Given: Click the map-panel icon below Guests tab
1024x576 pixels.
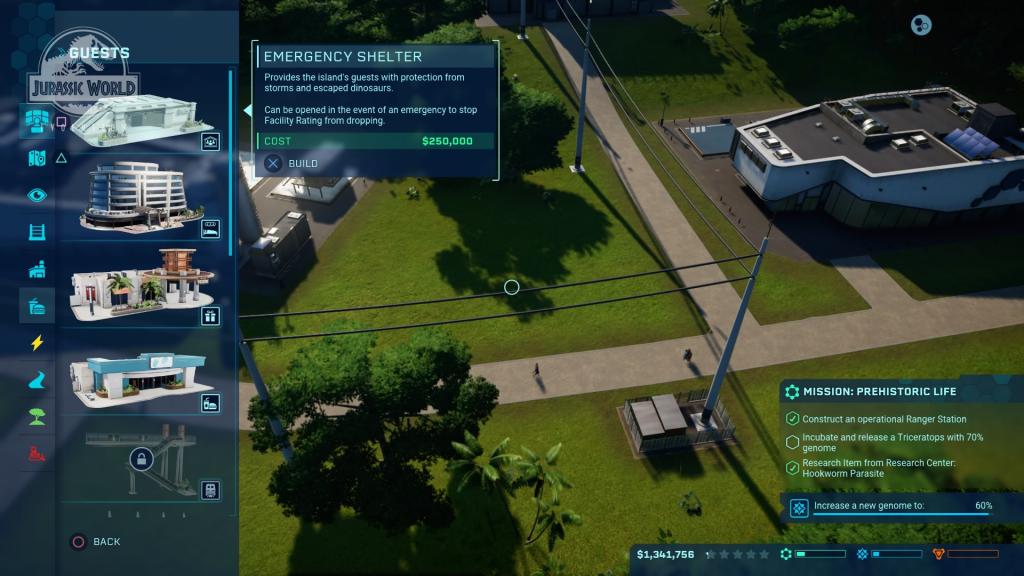Looking at the screenshot, I should tap(37, 158).
